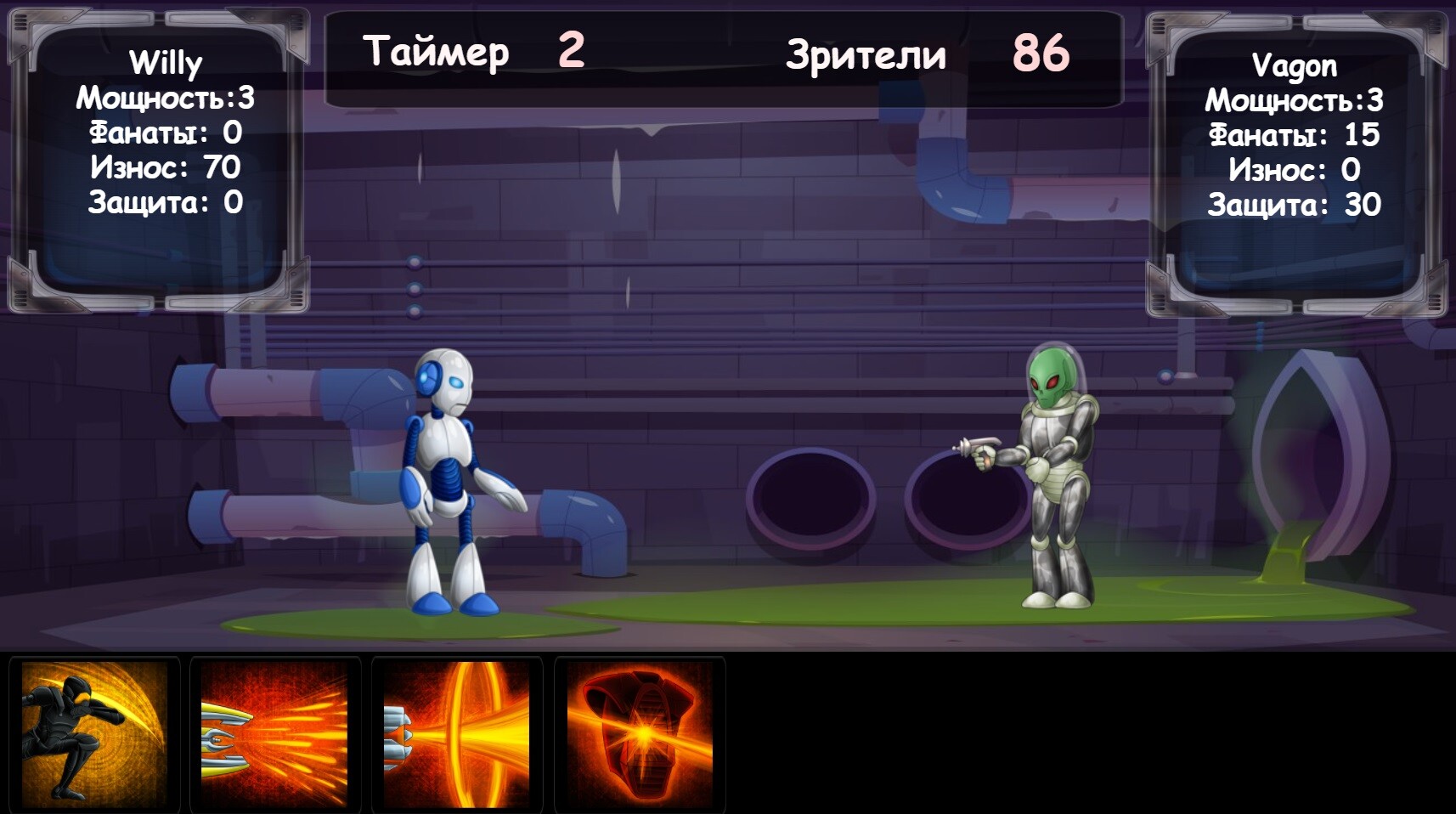Click the Фанаты 15 stat of Vagon

tap(1295, 133)
